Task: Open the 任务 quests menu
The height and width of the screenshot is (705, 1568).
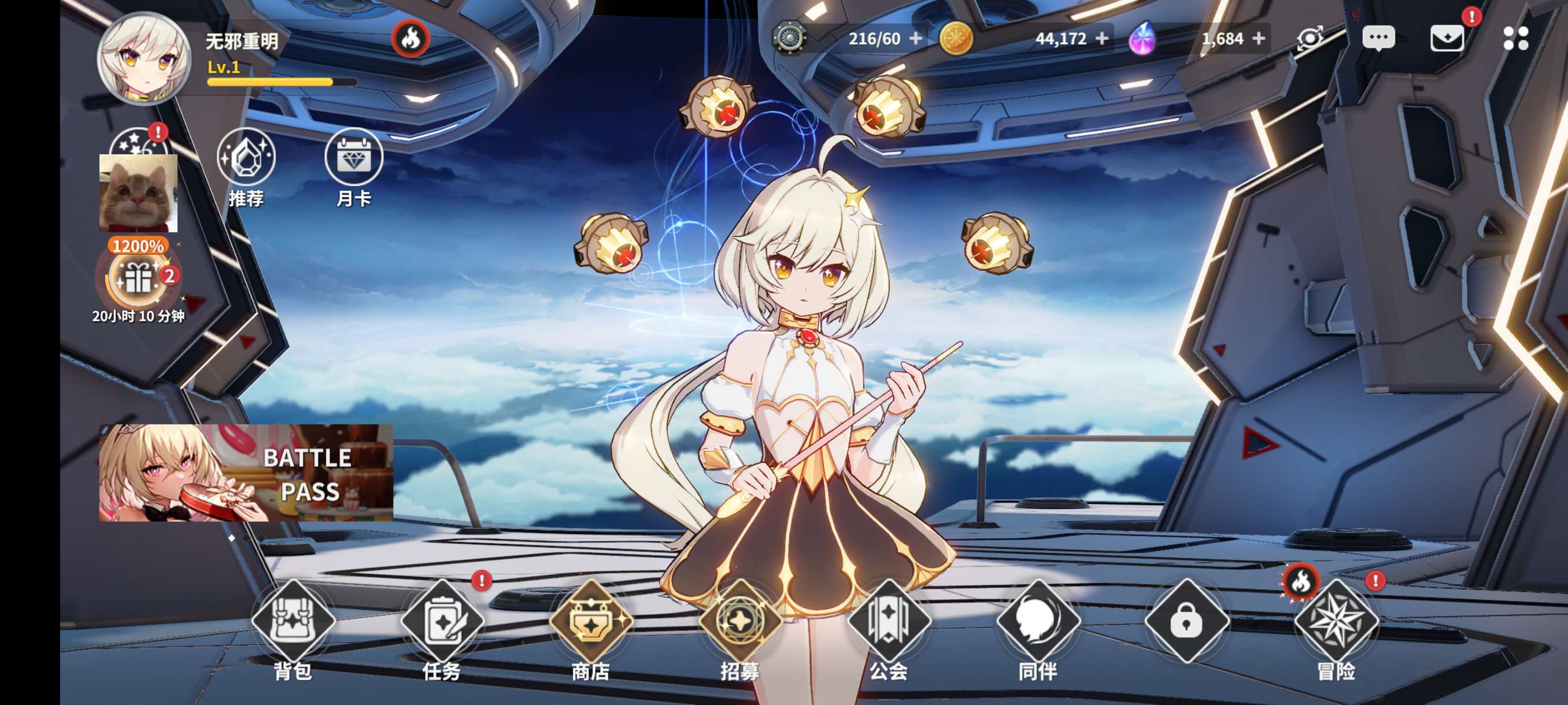Action: click(x=442, y=622)
